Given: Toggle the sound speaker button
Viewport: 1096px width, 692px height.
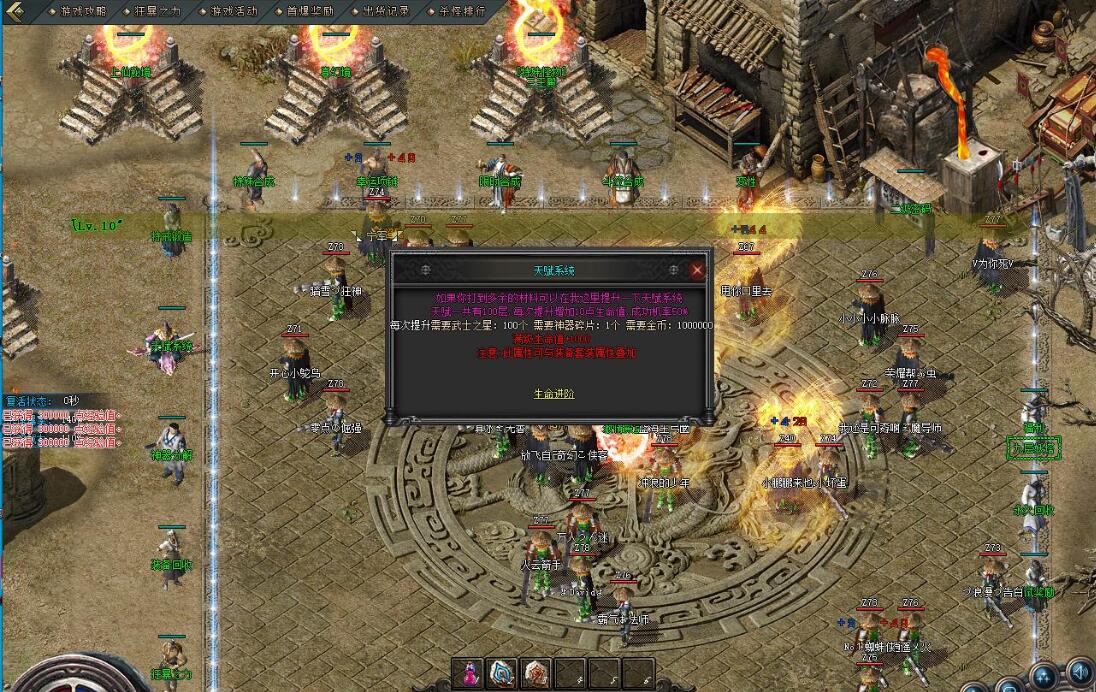Looking at the screenshot, I should tap(1079, 672).
